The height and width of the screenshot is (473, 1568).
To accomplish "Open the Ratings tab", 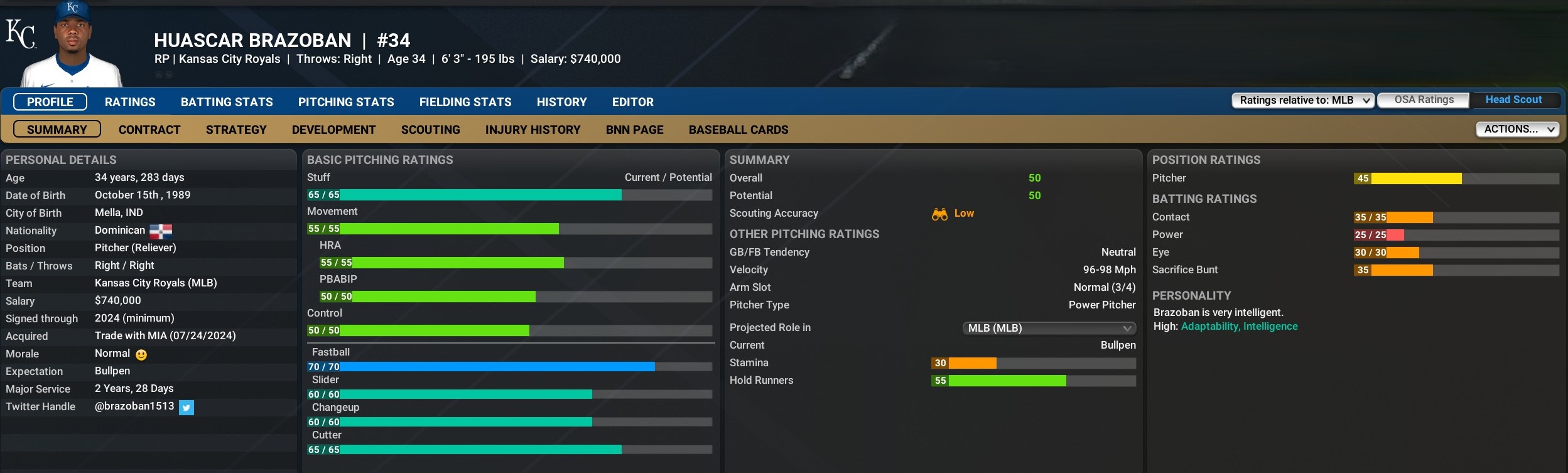I will tap(130, 102).
